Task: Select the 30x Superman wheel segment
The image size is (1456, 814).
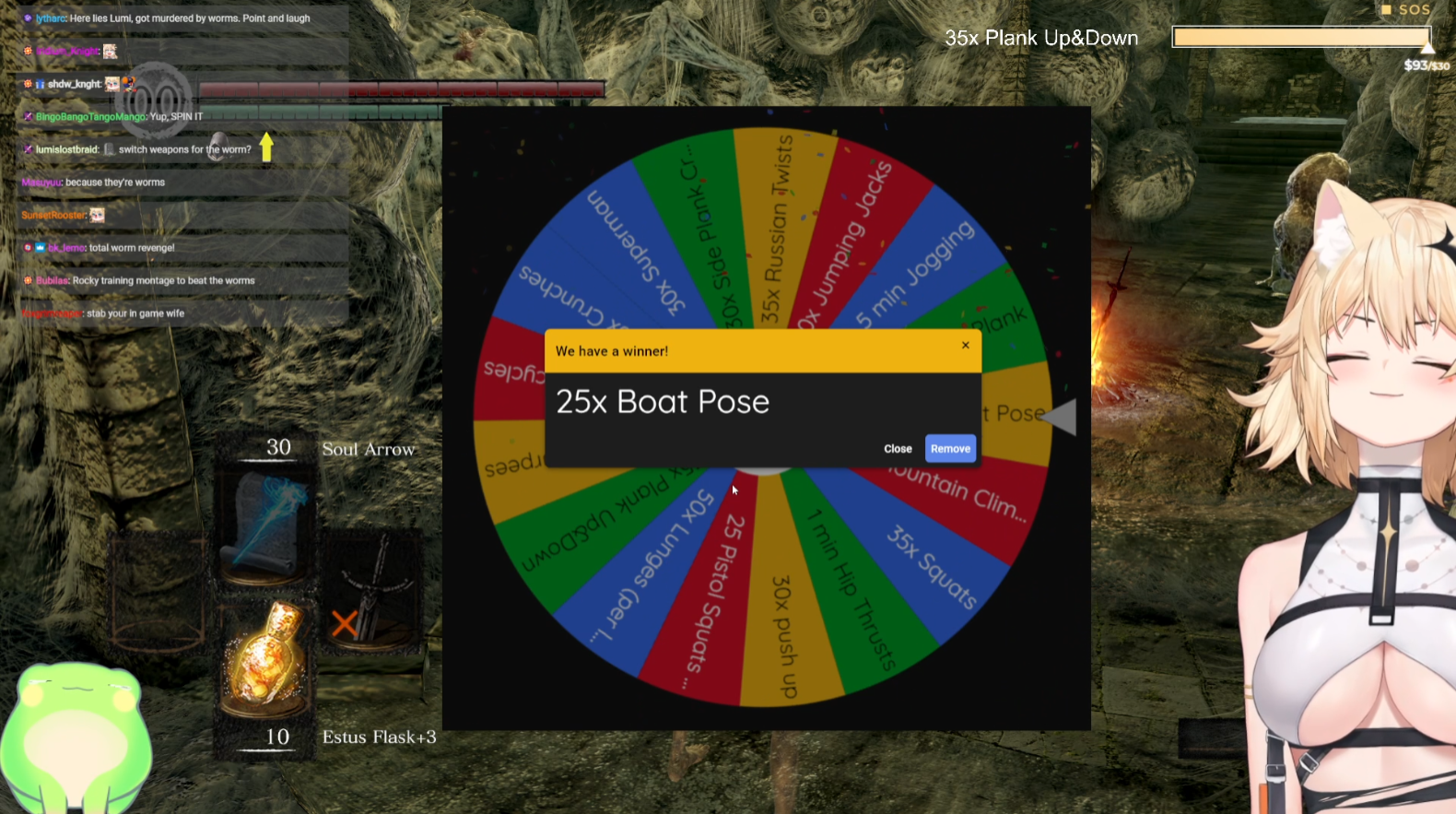Action: [636, 251]
